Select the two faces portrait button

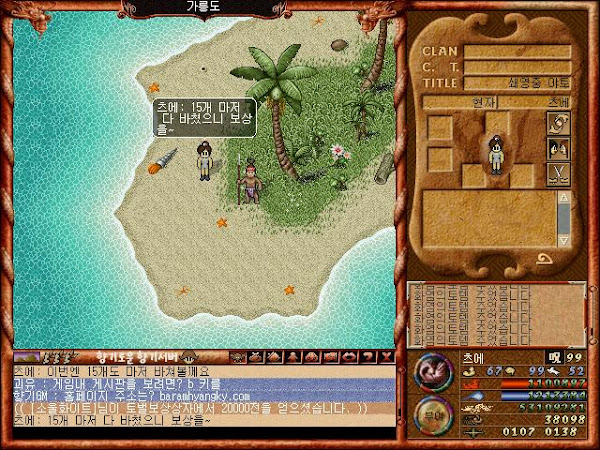556,149
